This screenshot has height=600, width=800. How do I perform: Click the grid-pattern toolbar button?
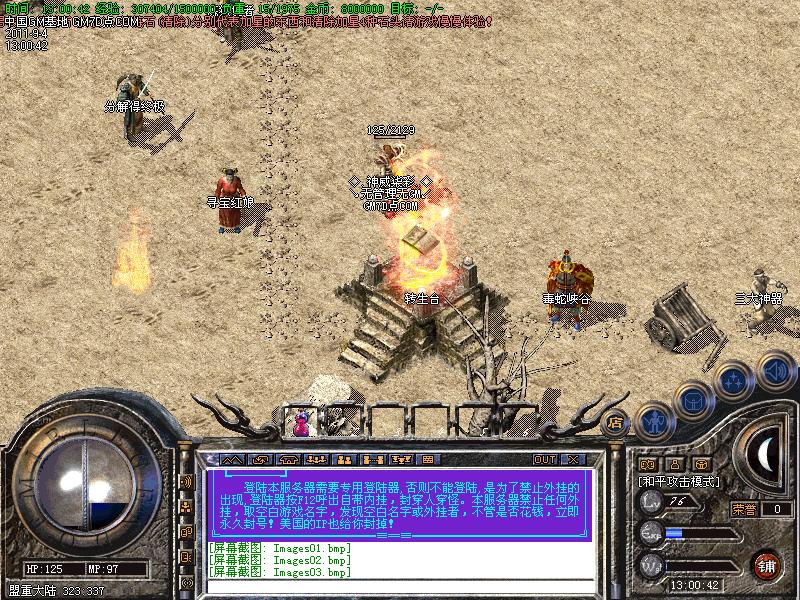coord(427,460)
